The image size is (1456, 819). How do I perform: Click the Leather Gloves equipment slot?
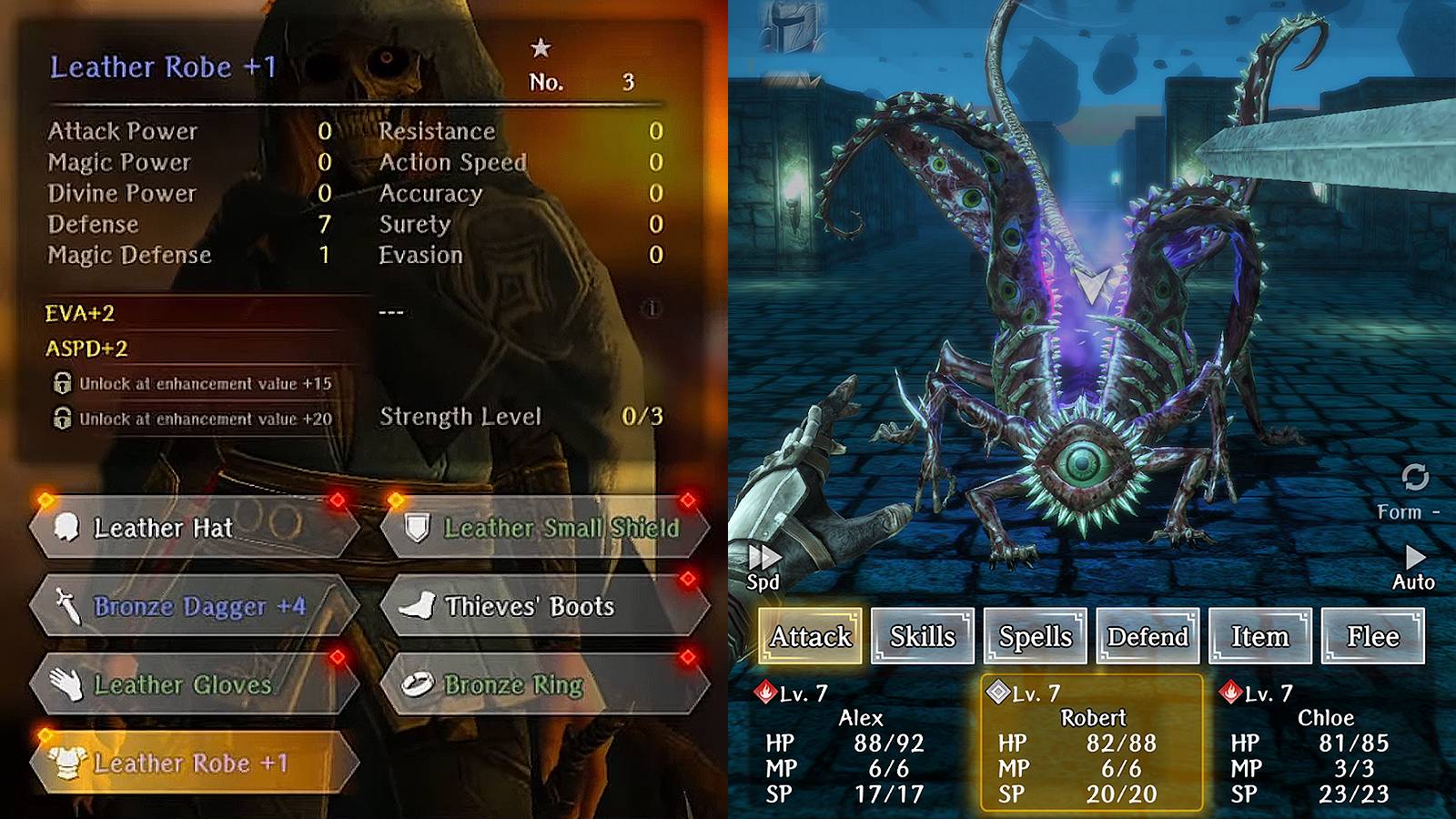(x=194, y=684)
